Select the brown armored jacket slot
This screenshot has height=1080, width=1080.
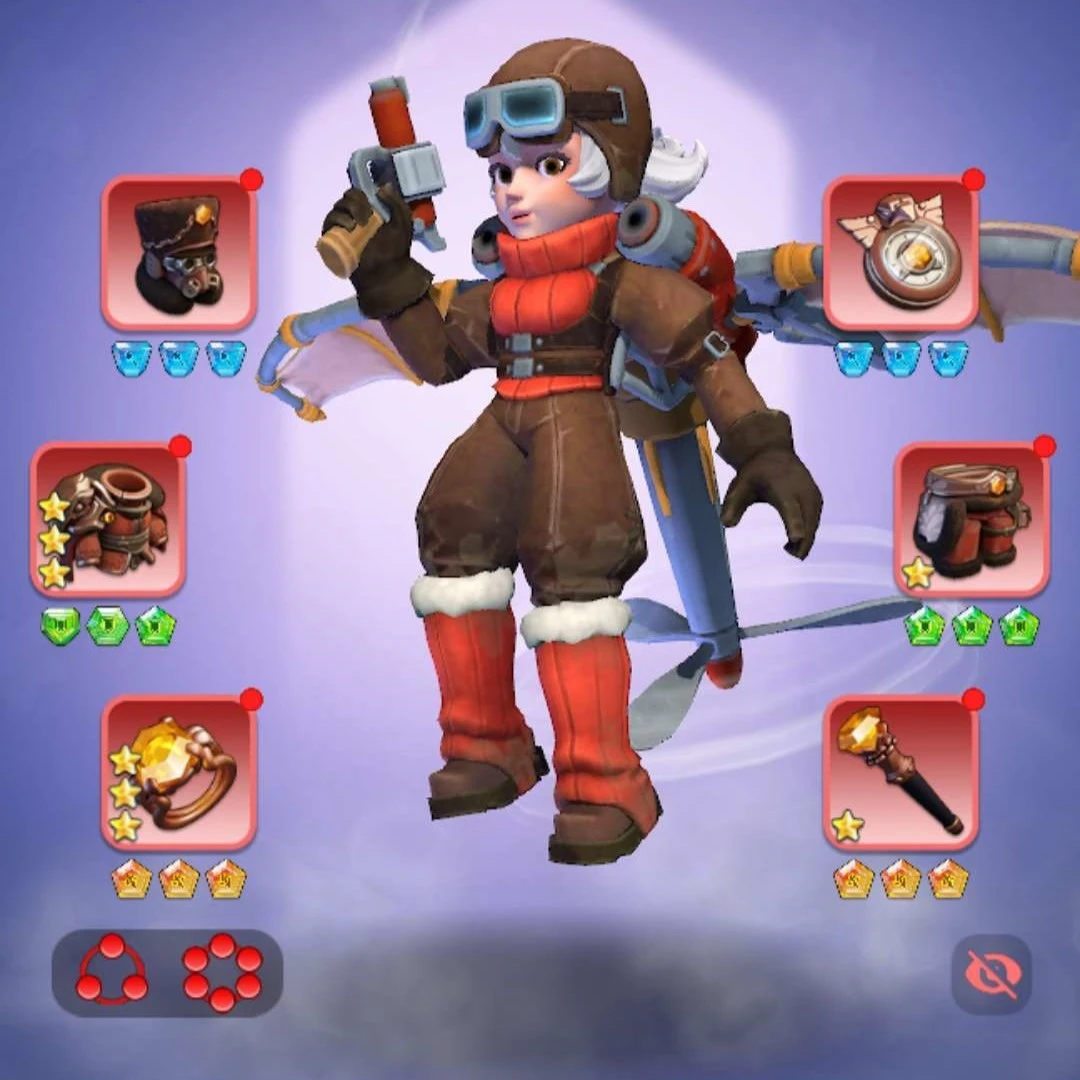[x=108, y=519]
